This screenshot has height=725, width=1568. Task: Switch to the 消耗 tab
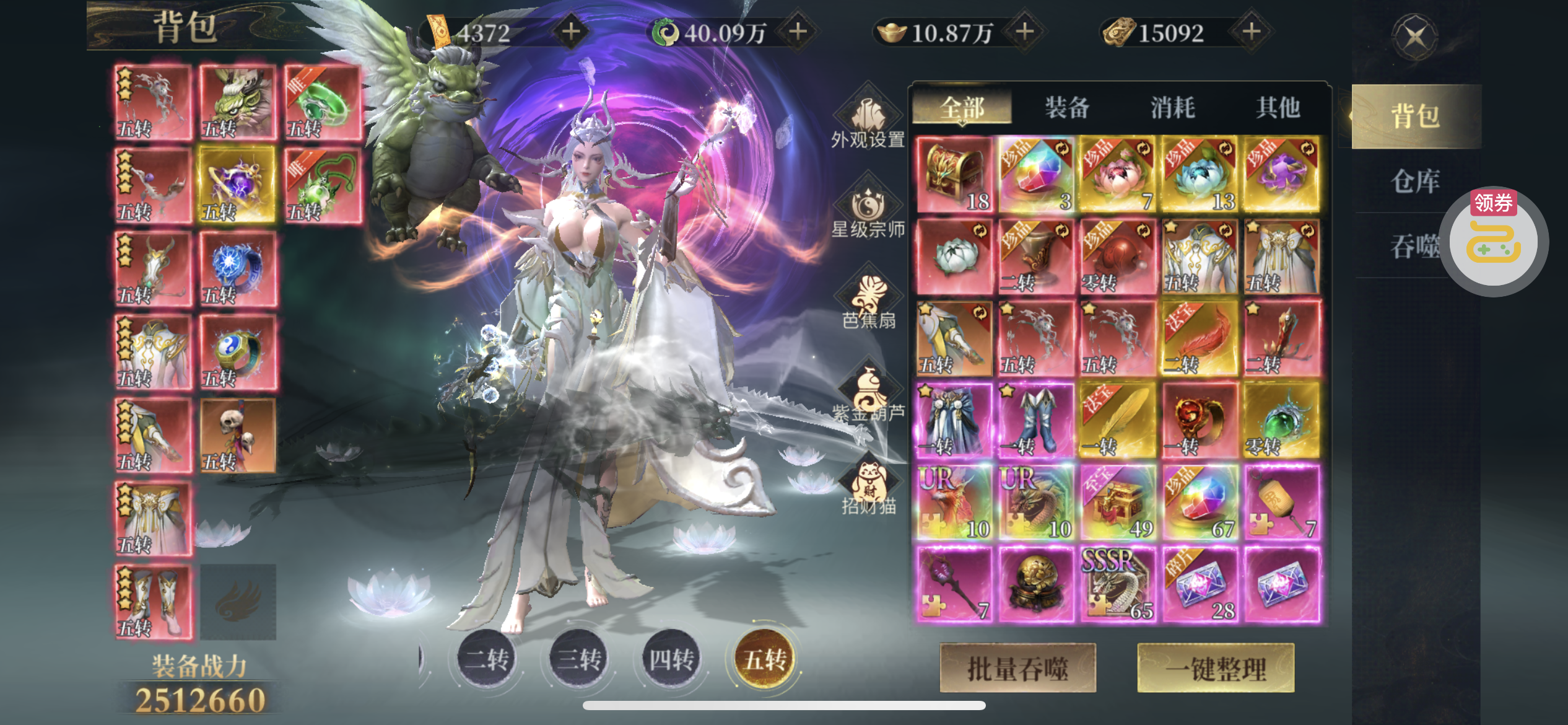pos(1172,108)
